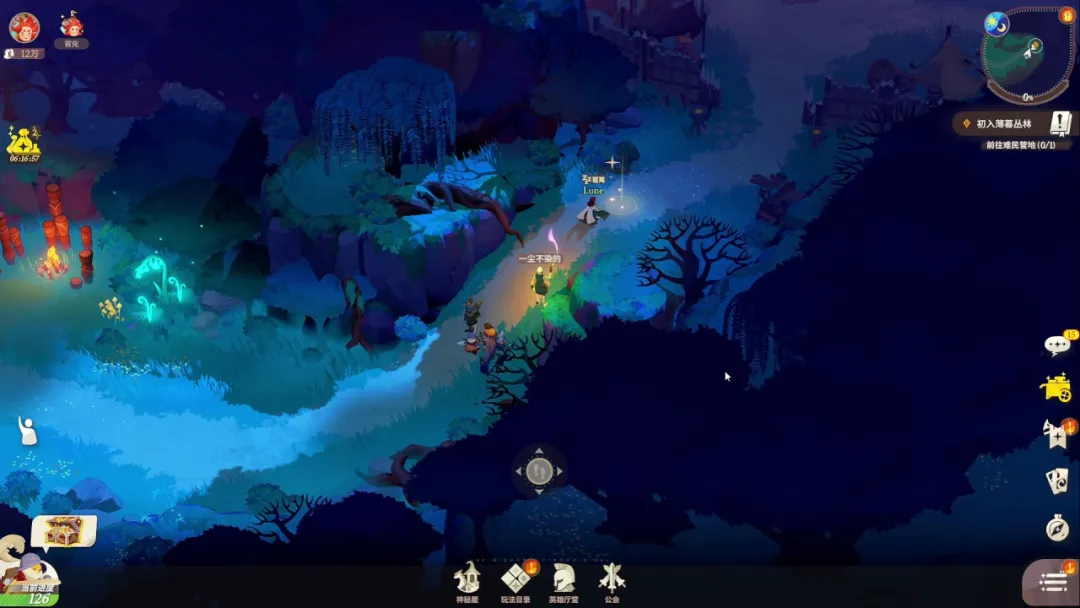The image size is (1080, 608).
Task: Open the compass icon
Action: [x=1057, y=527]
